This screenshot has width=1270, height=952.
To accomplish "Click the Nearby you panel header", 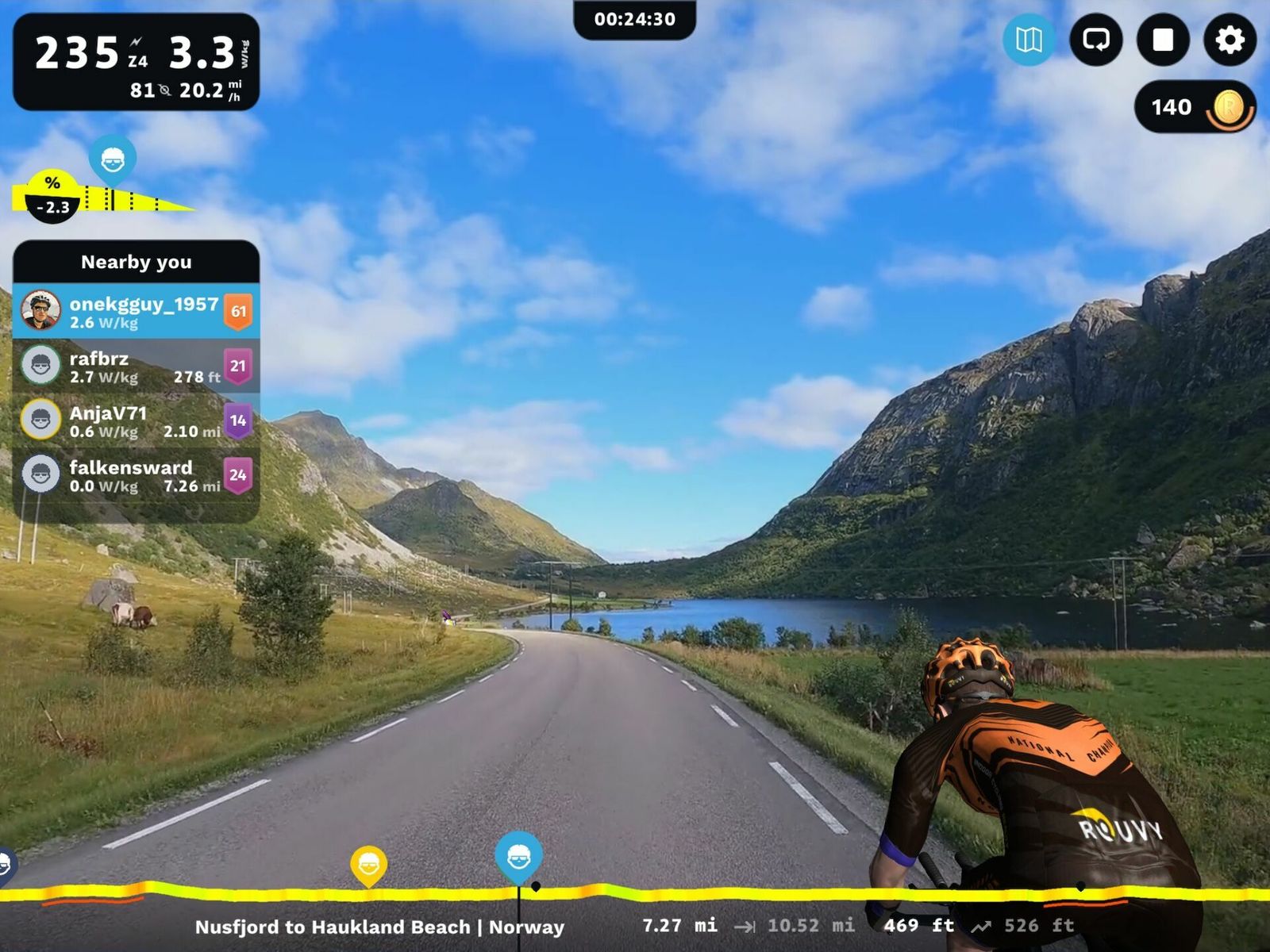I will (136, 262).
